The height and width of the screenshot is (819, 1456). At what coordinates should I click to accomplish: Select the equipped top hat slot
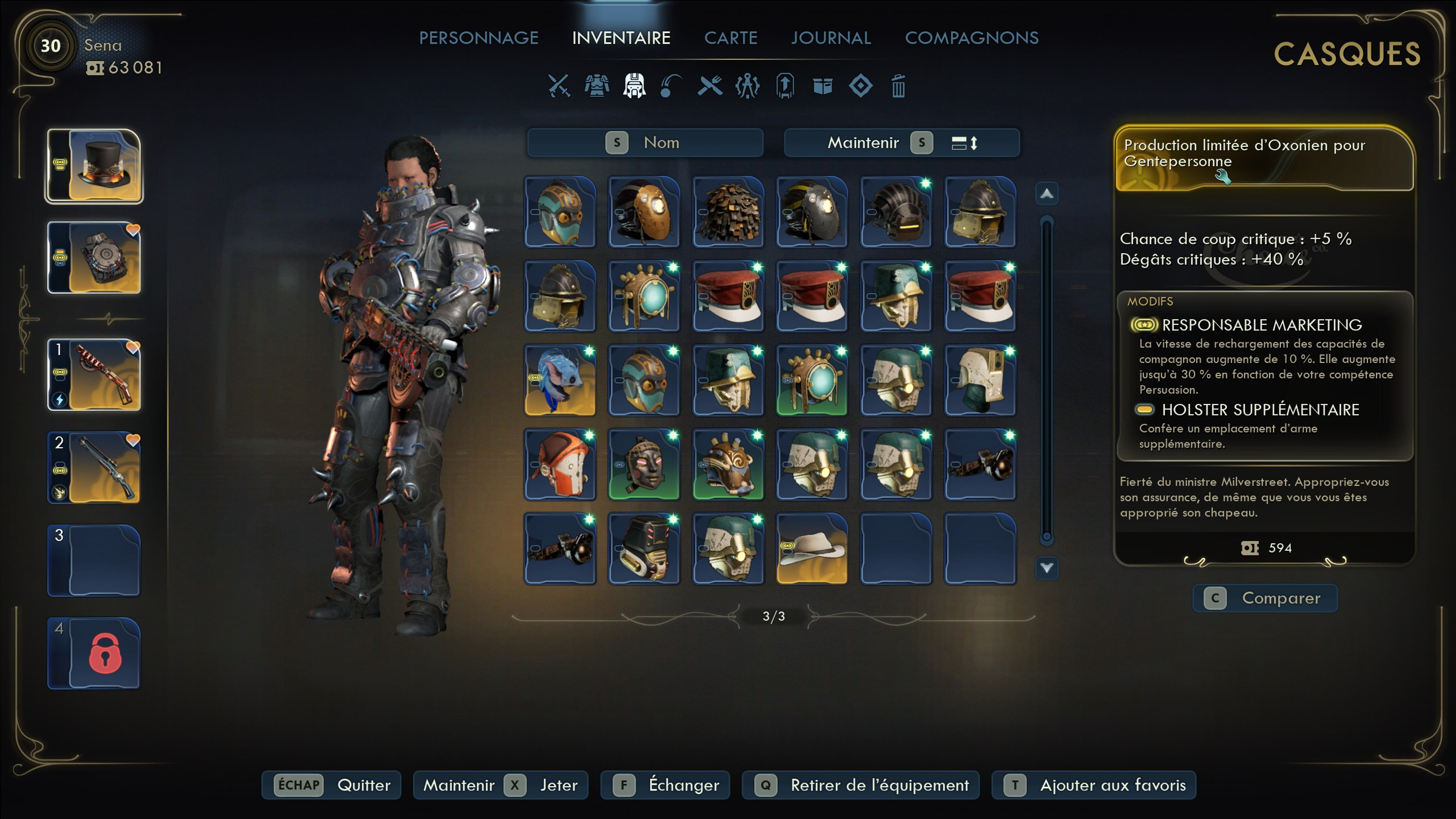(x=94, y=166)
